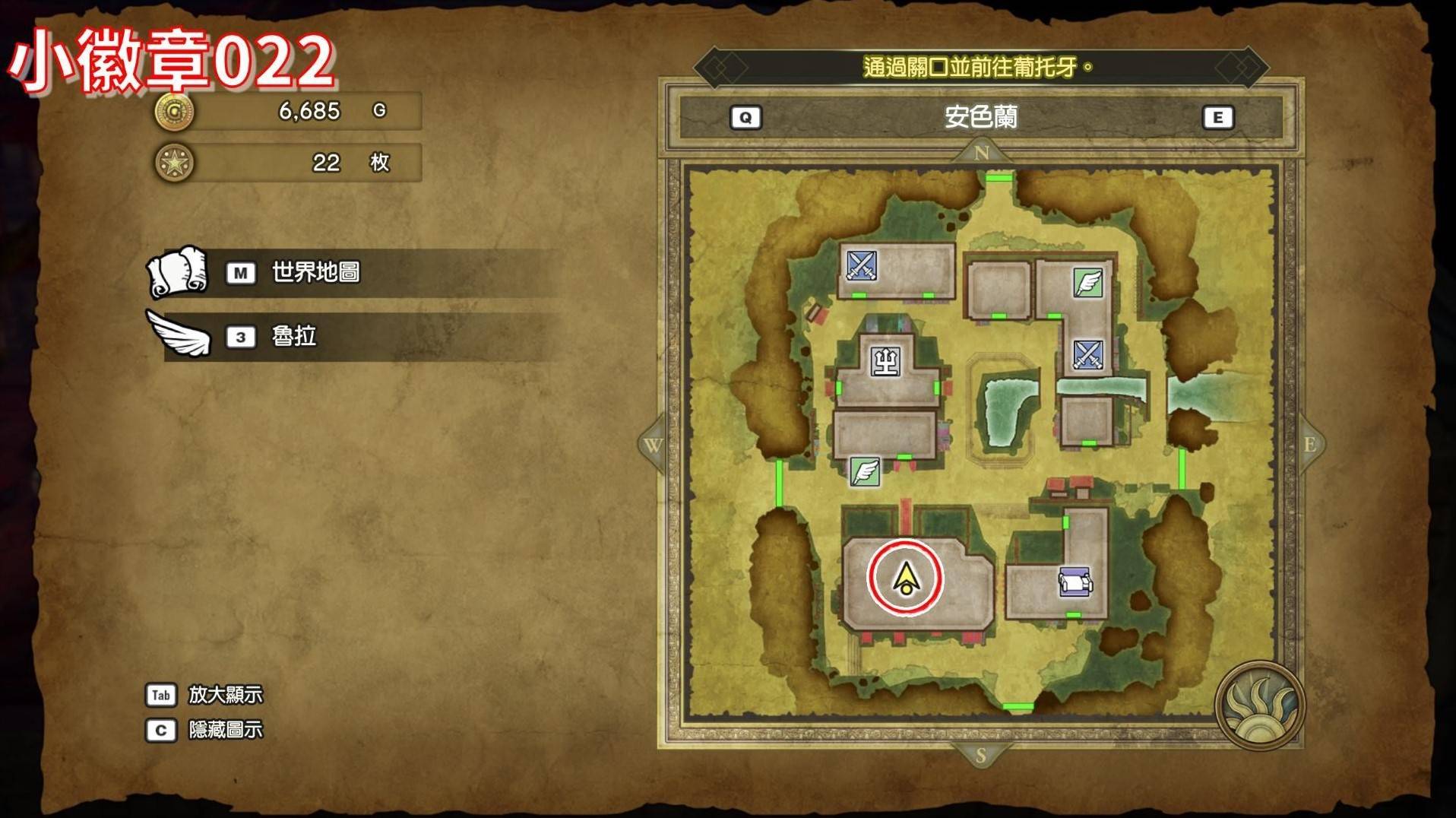Select the 安色蘭 map title bar

[980, 117]
